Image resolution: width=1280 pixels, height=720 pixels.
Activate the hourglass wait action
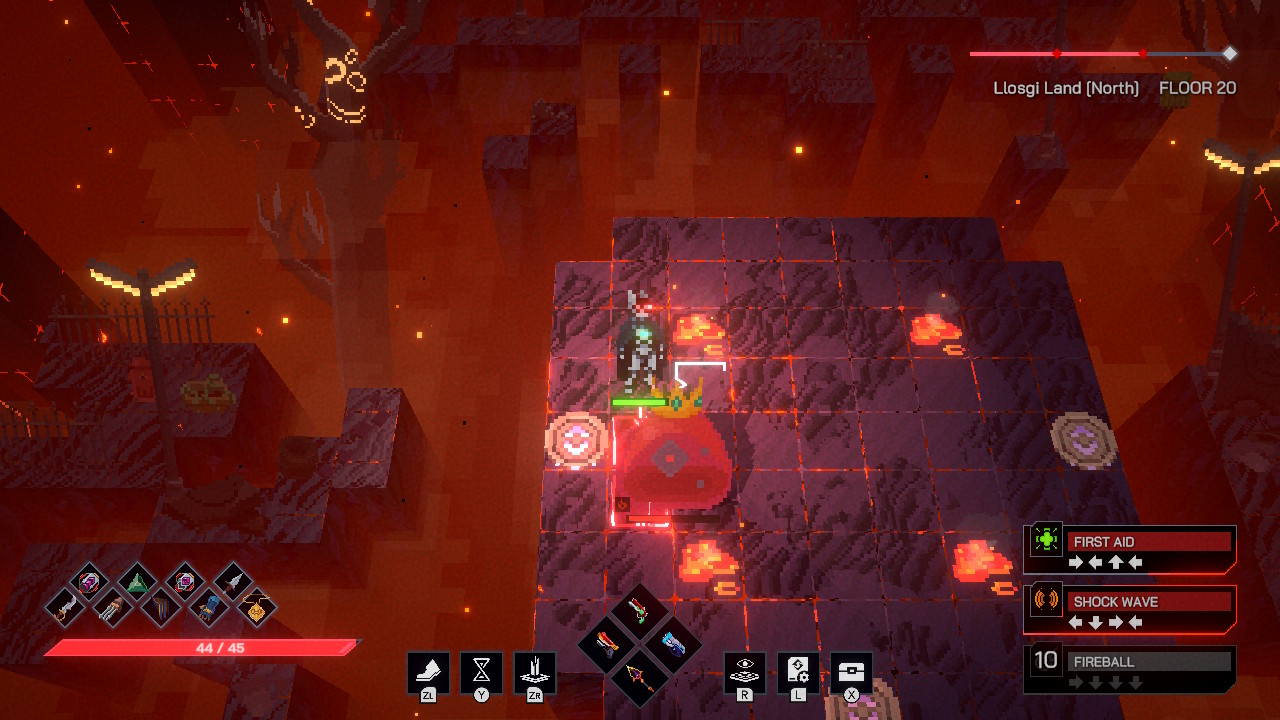point(481,671)
